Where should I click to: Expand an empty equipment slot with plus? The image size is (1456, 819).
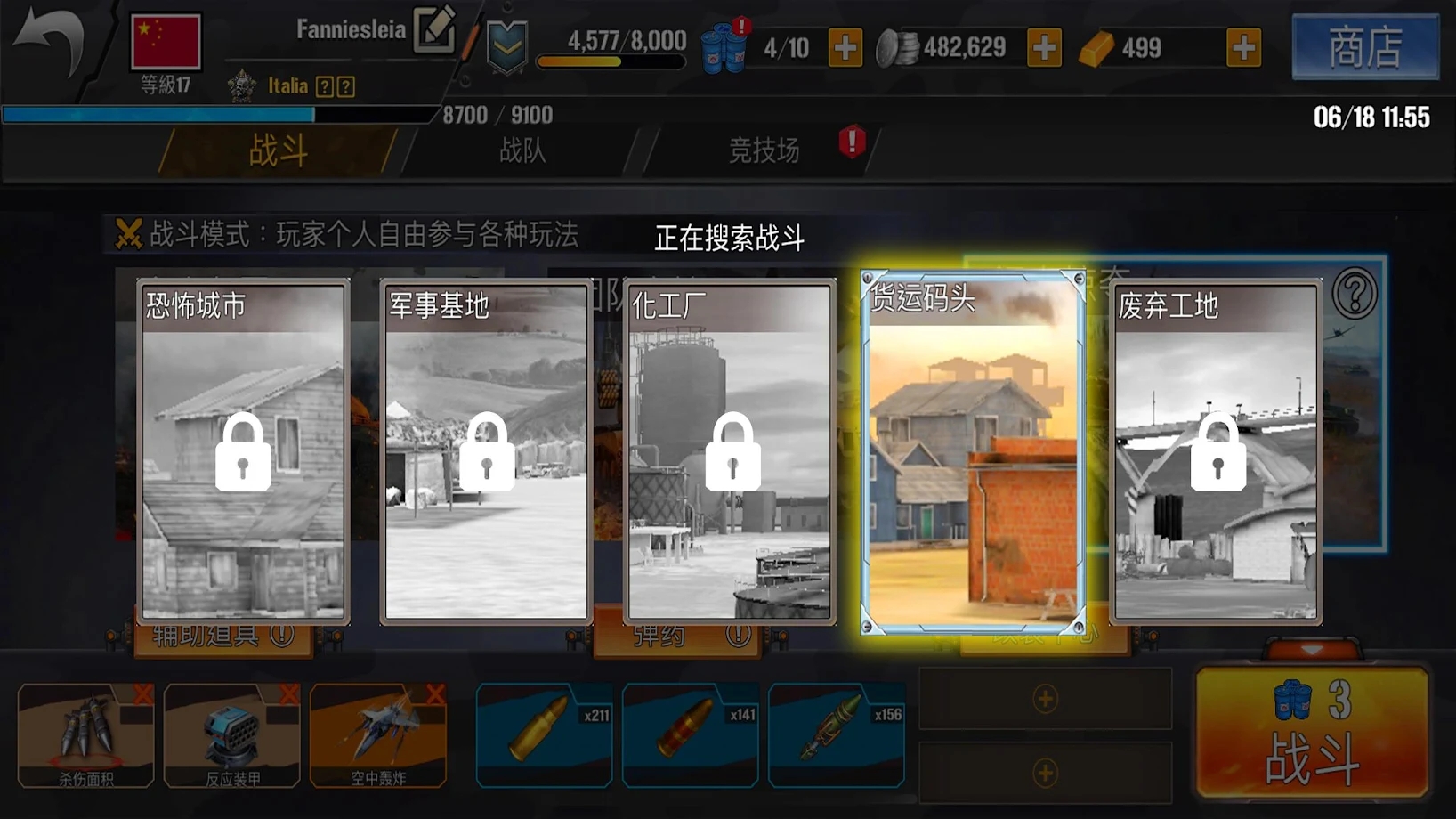(1043, 701)
